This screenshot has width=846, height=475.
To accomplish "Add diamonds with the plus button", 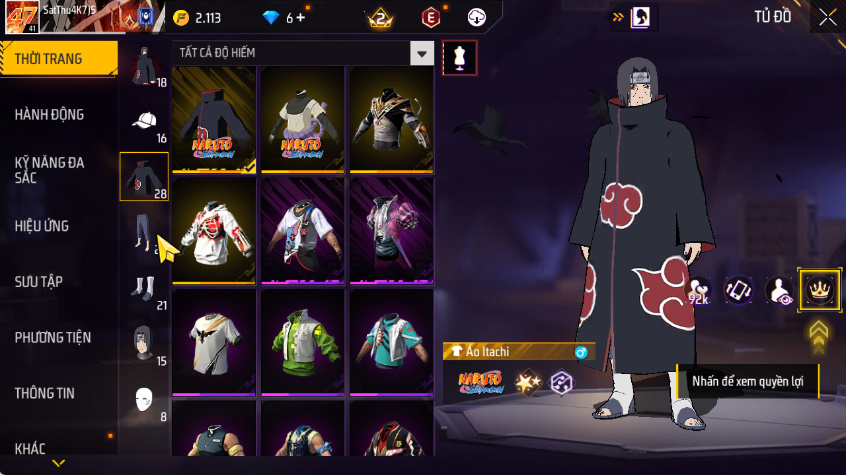I will 300,18.
